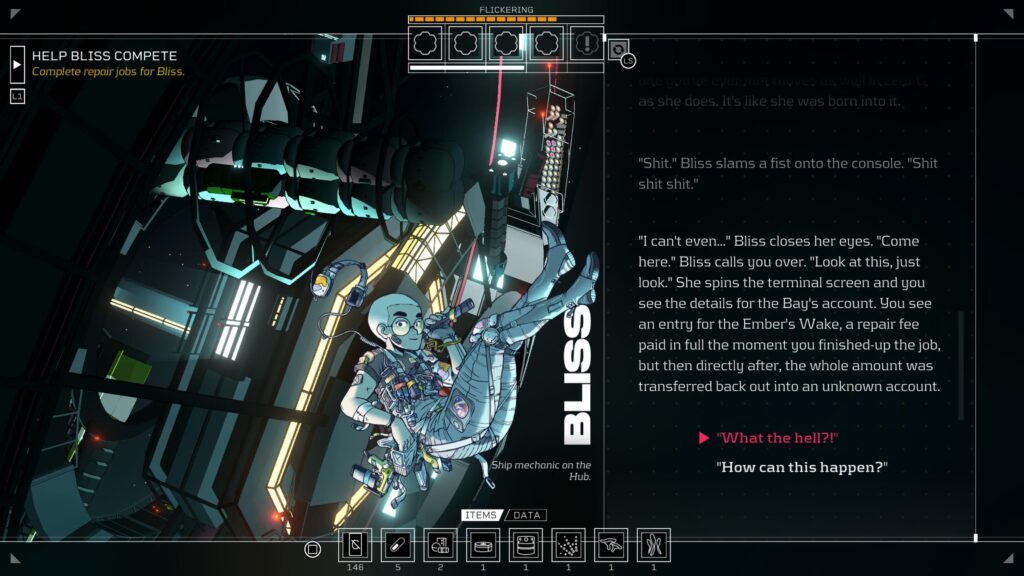
Task: Switch to the Items tab
Action: point(481,515)
